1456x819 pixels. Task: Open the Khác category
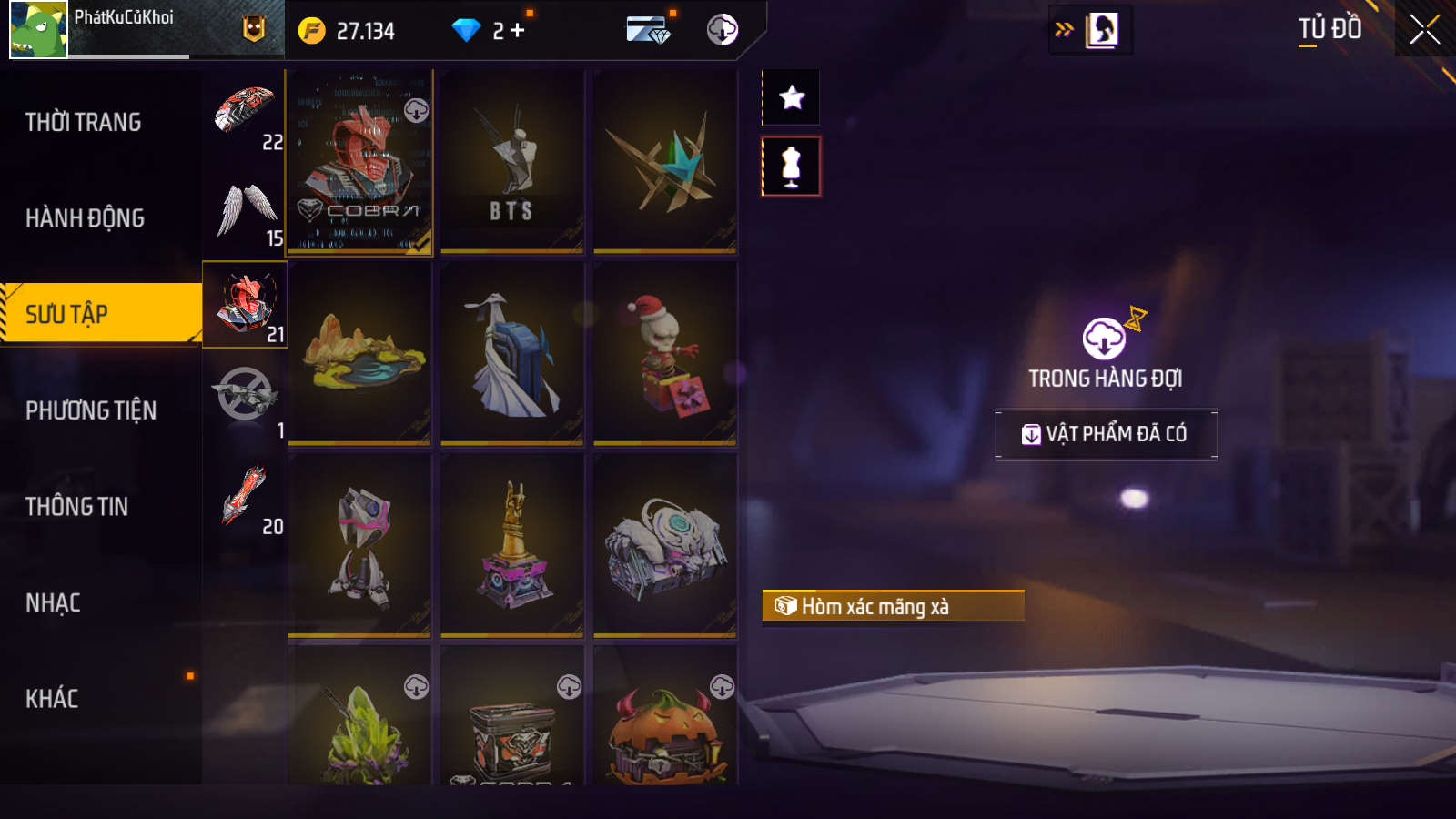(52, 699)
